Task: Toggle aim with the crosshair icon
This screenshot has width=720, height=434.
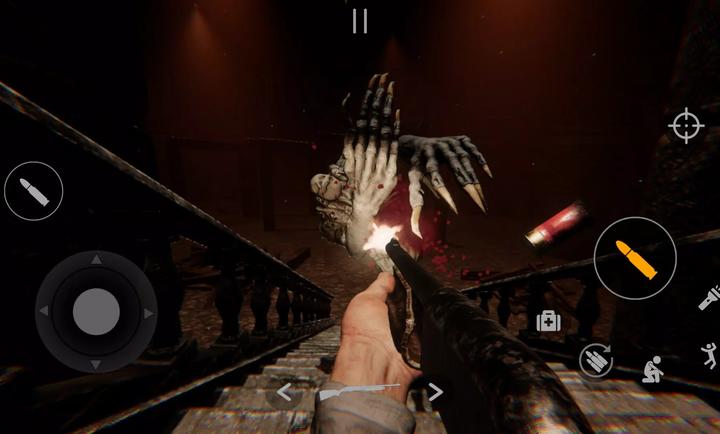Action: [x=686, y=126]
